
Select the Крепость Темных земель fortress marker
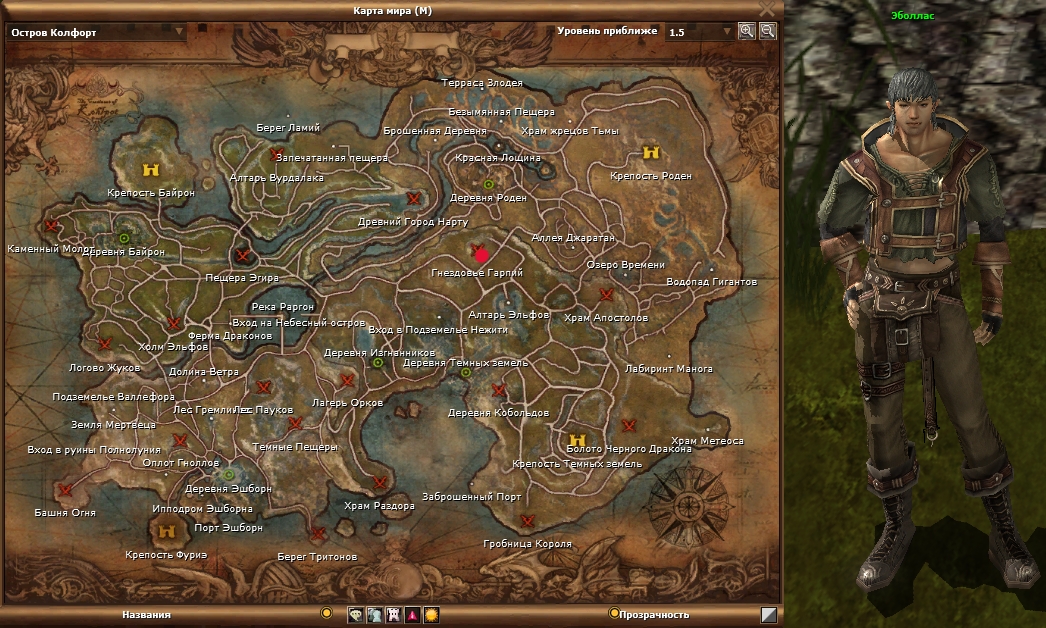pyautogui.click(x=577, y=440)
